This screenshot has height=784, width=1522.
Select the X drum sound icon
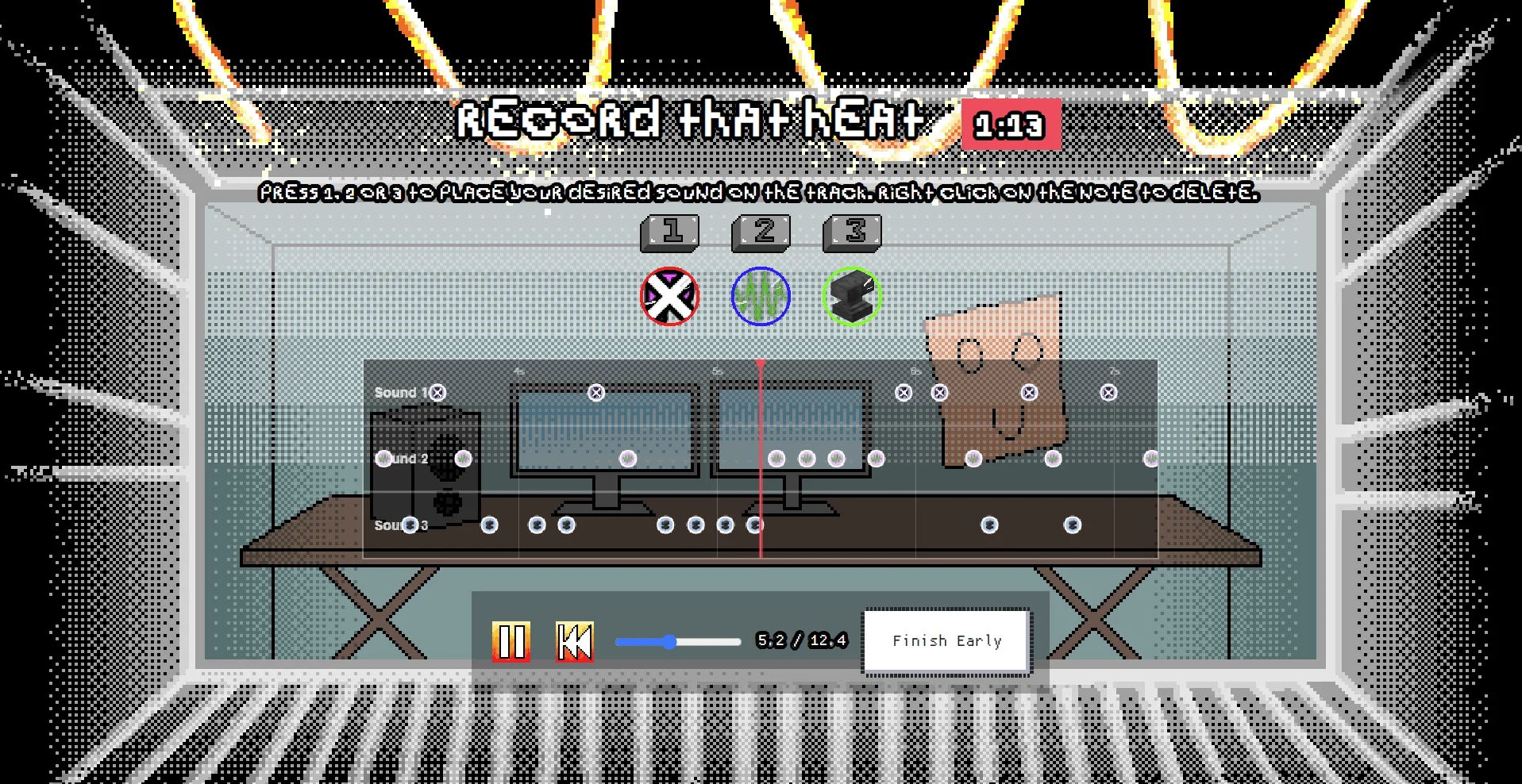pos(669,296)
